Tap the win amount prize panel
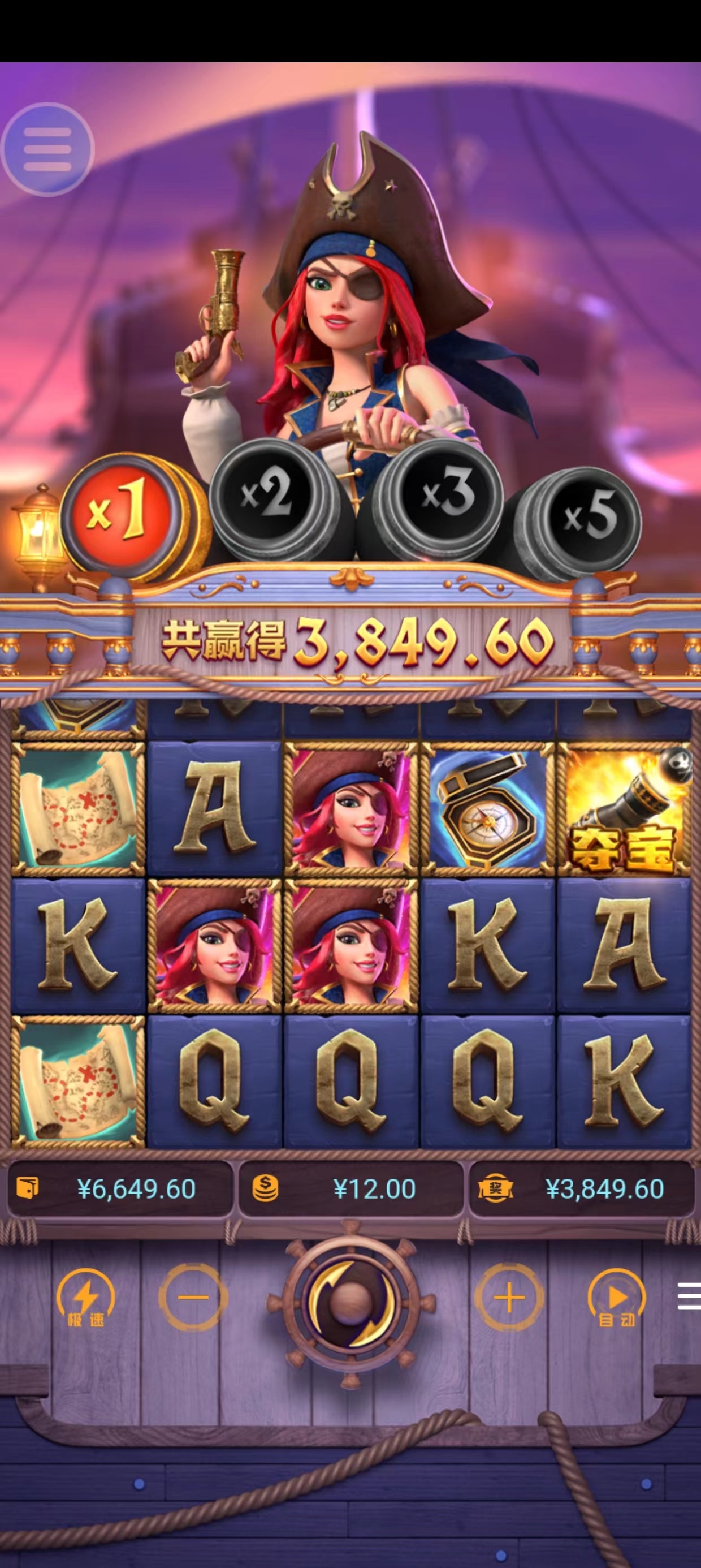The image size is (701, 1568). pos(581,1189)
